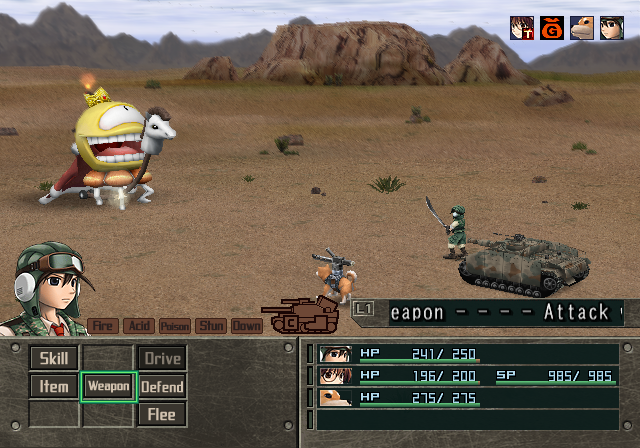
Task: Click the orange G money bag turn icon
Action: [552, 28]
